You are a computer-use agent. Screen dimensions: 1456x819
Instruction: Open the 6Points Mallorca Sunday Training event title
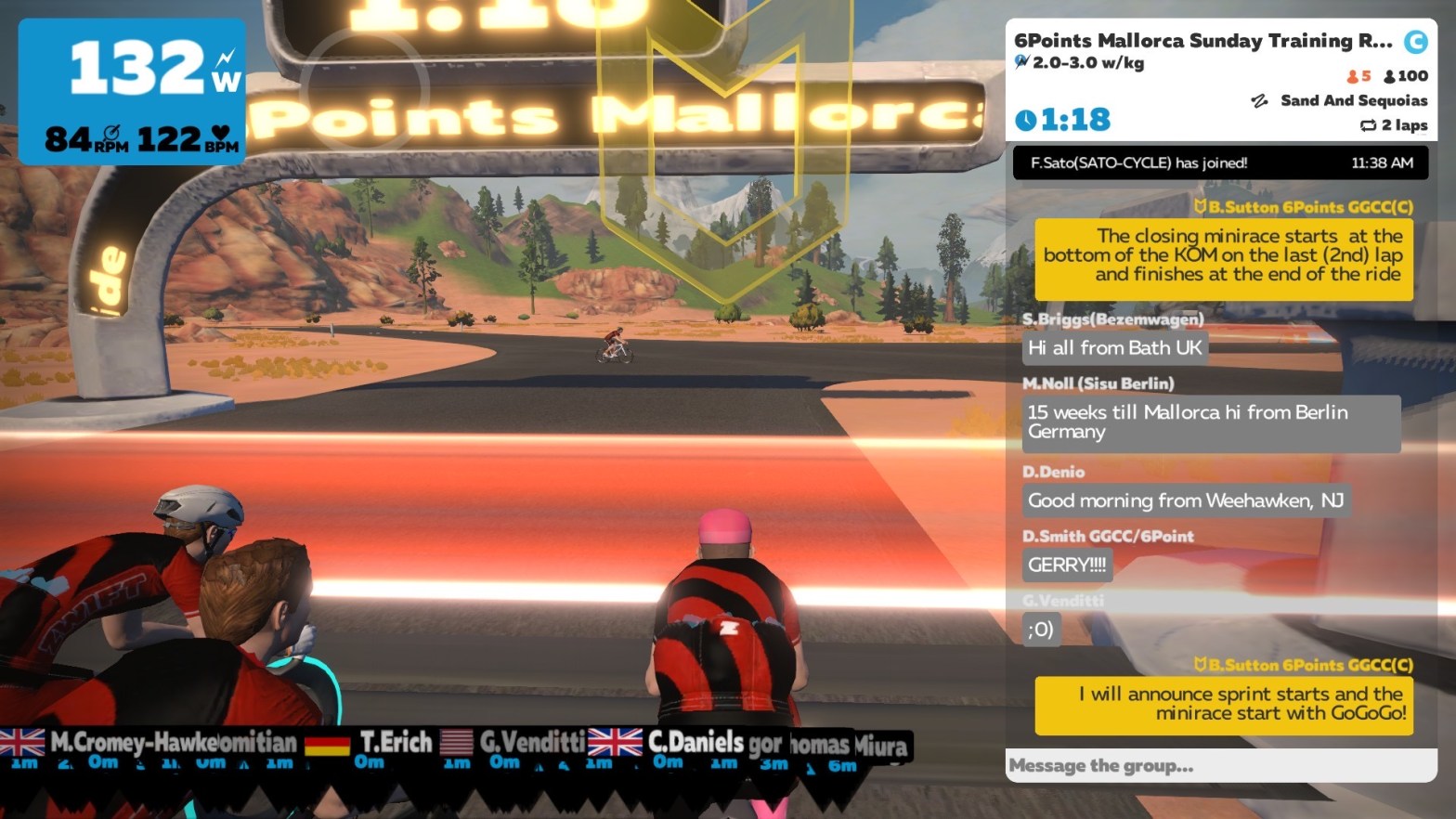coord(1202,41)
